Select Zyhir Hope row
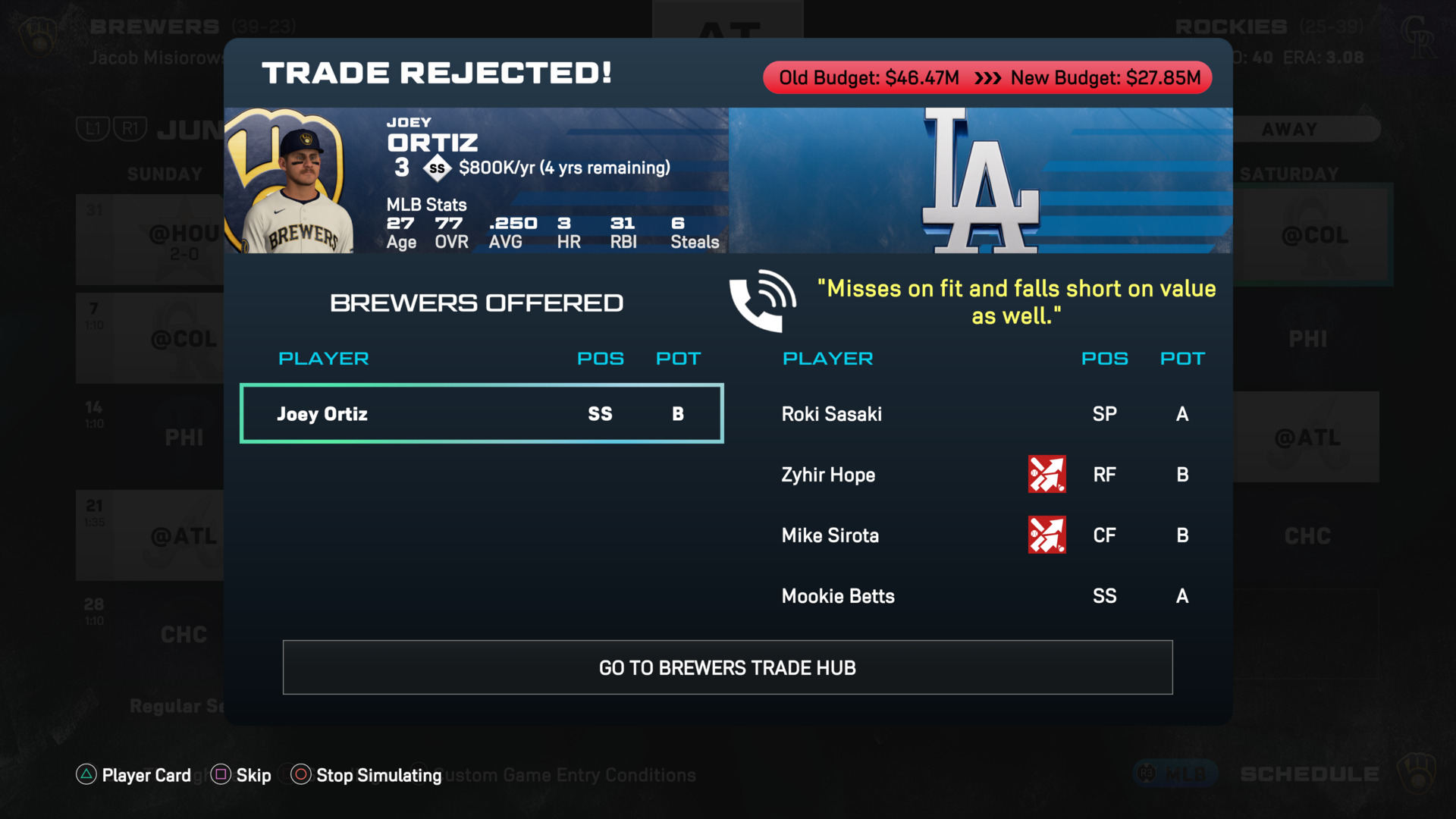This screenshot has width=1456, height=819. [x=828, y=475]
